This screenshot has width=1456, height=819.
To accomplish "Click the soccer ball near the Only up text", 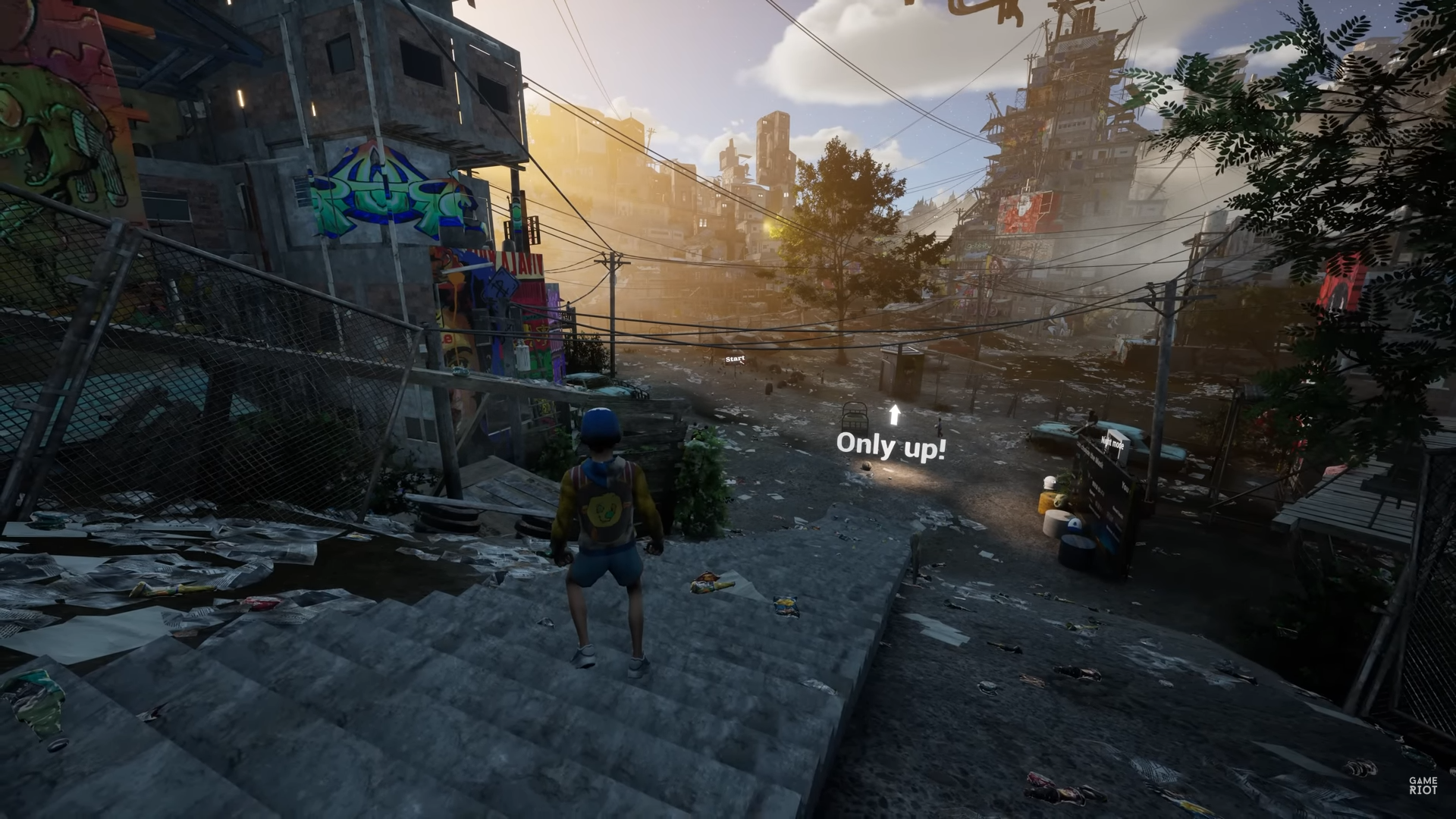I will pyautogui.click(x=866, y=466).
